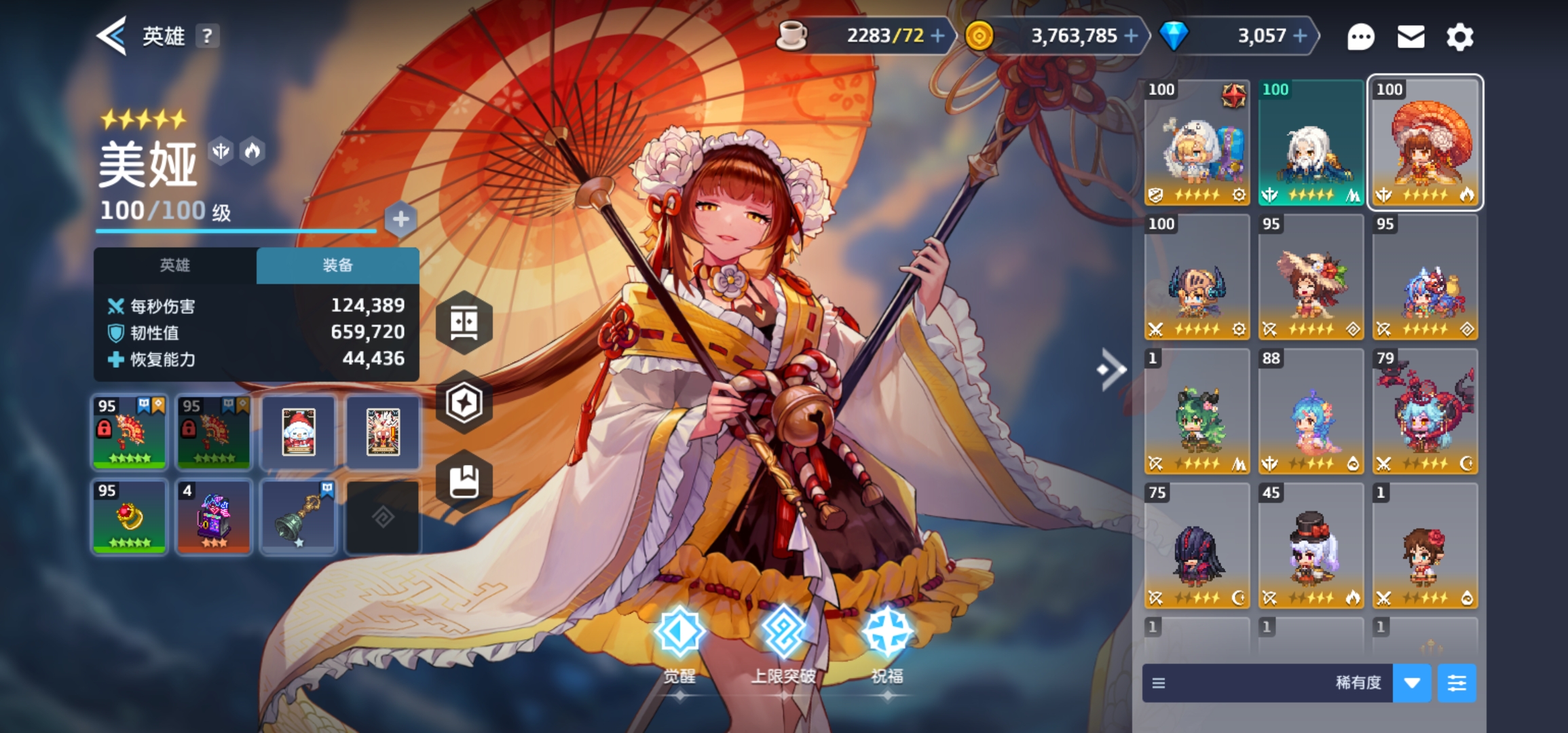Viewport: 1568px width, 733px height.
Task: Select the Santa snowman card slot
Action: click(299, 432)
